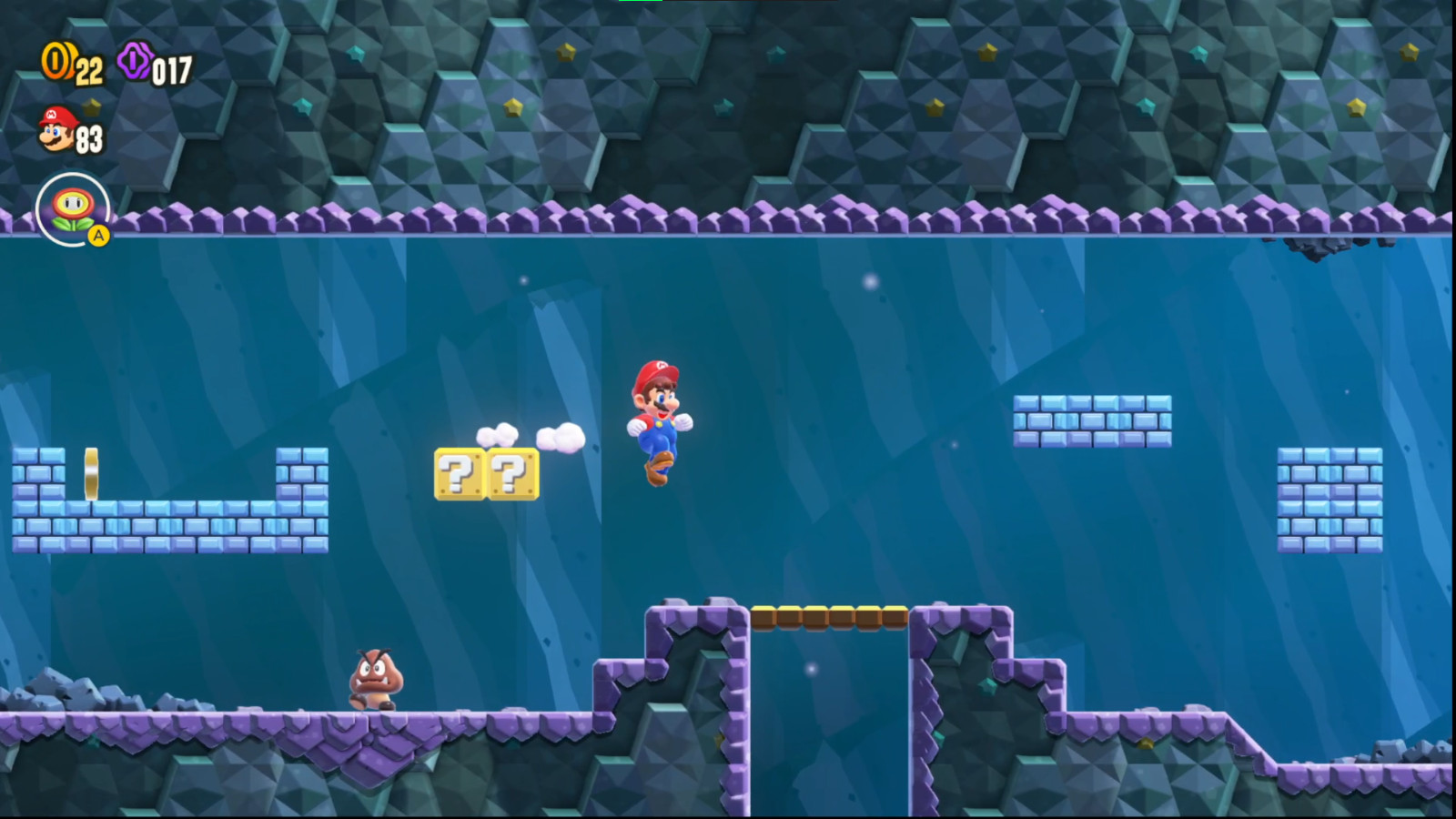Click the A button prompt on the item circle
This screenshot has width=1456, height=819.
coord(98,236)
